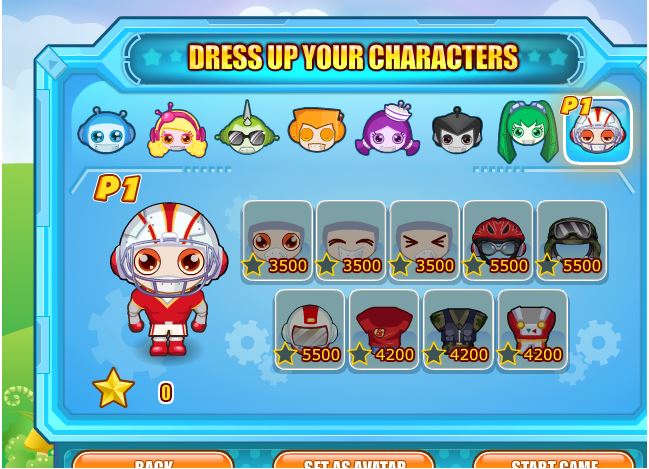
Task: Select the squinting eyes face item
Action: pos(424,241)
